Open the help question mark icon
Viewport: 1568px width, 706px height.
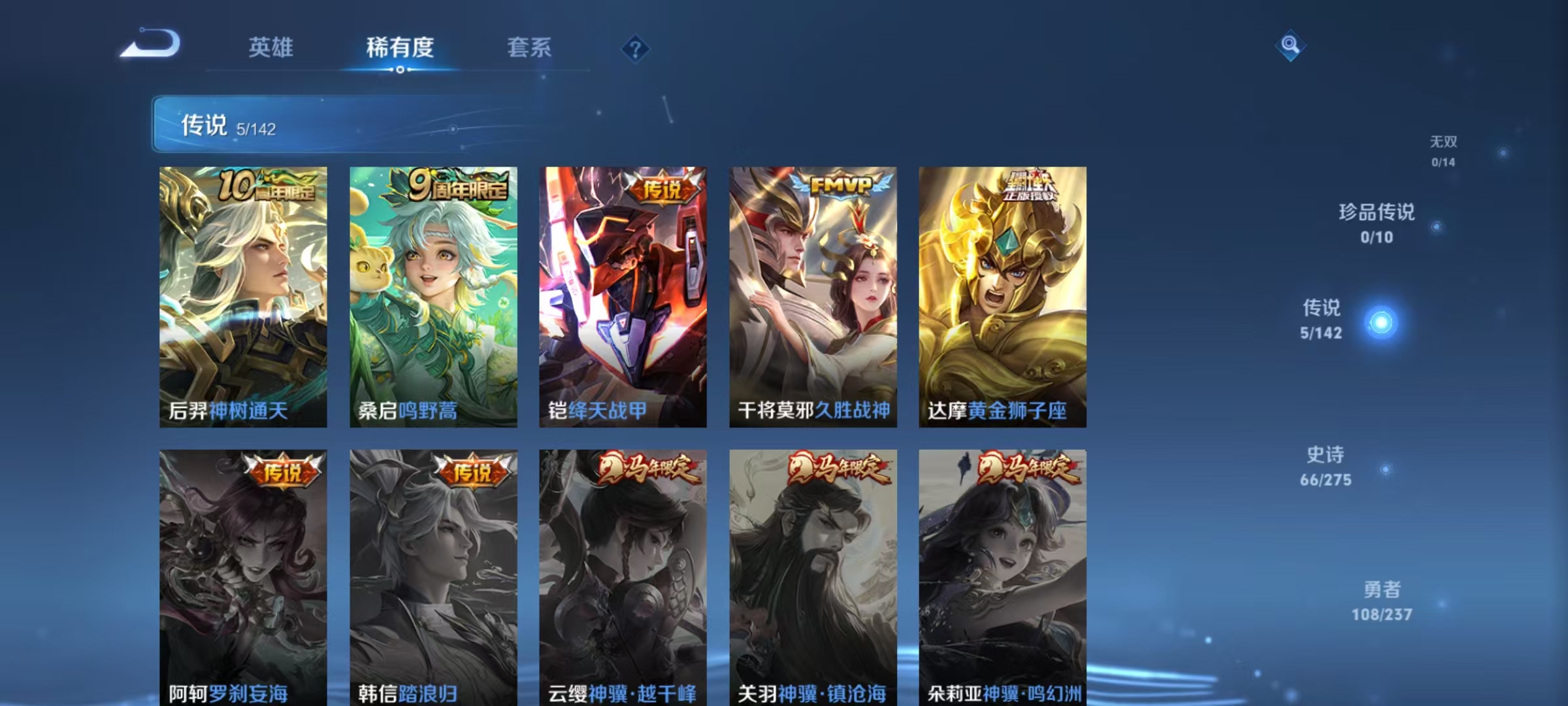[636, 49]
